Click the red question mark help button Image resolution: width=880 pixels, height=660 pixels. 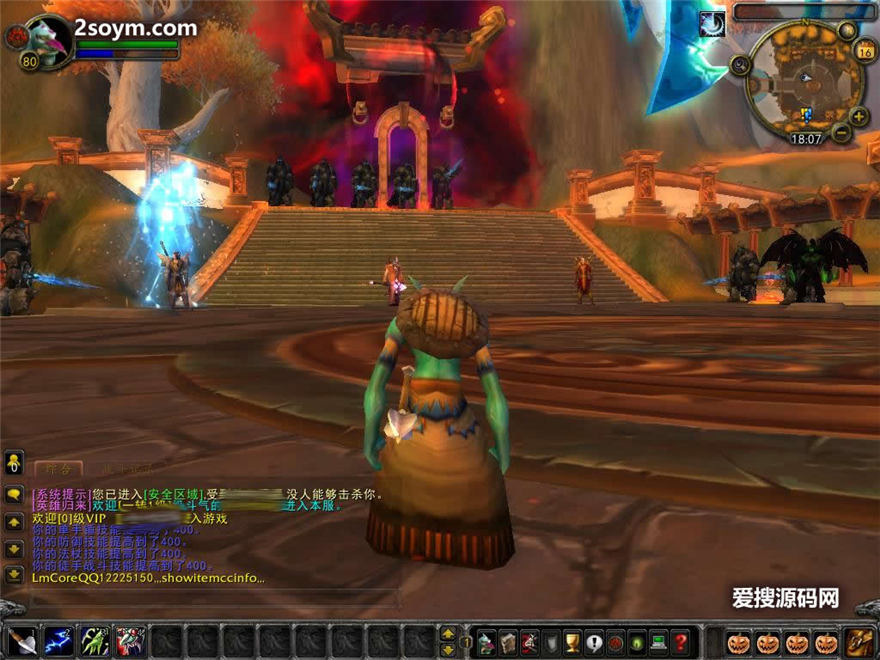[x=681, y=641]
